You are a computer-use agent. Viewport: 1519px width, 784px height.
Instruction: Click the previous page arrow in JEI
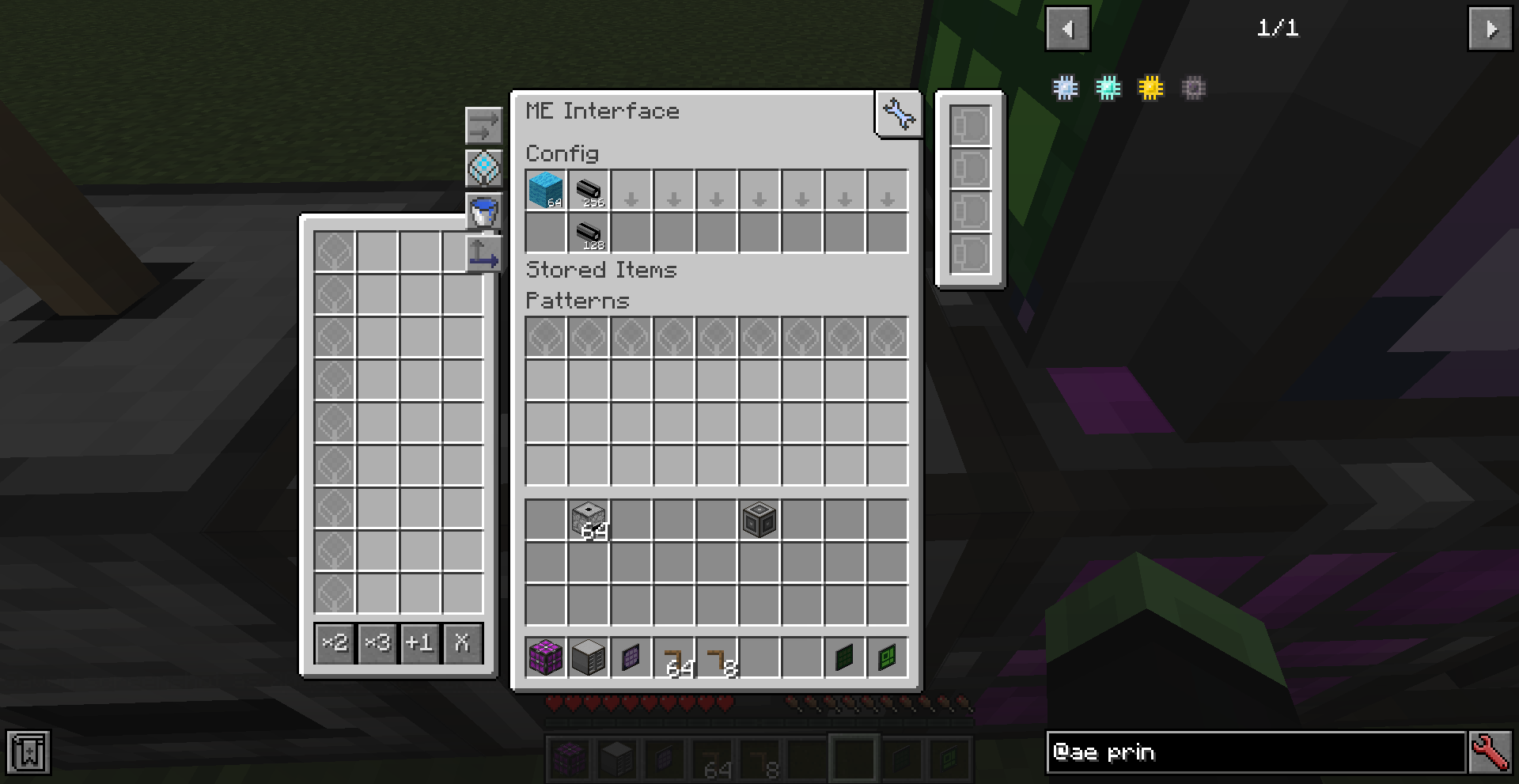(1068, 28)
